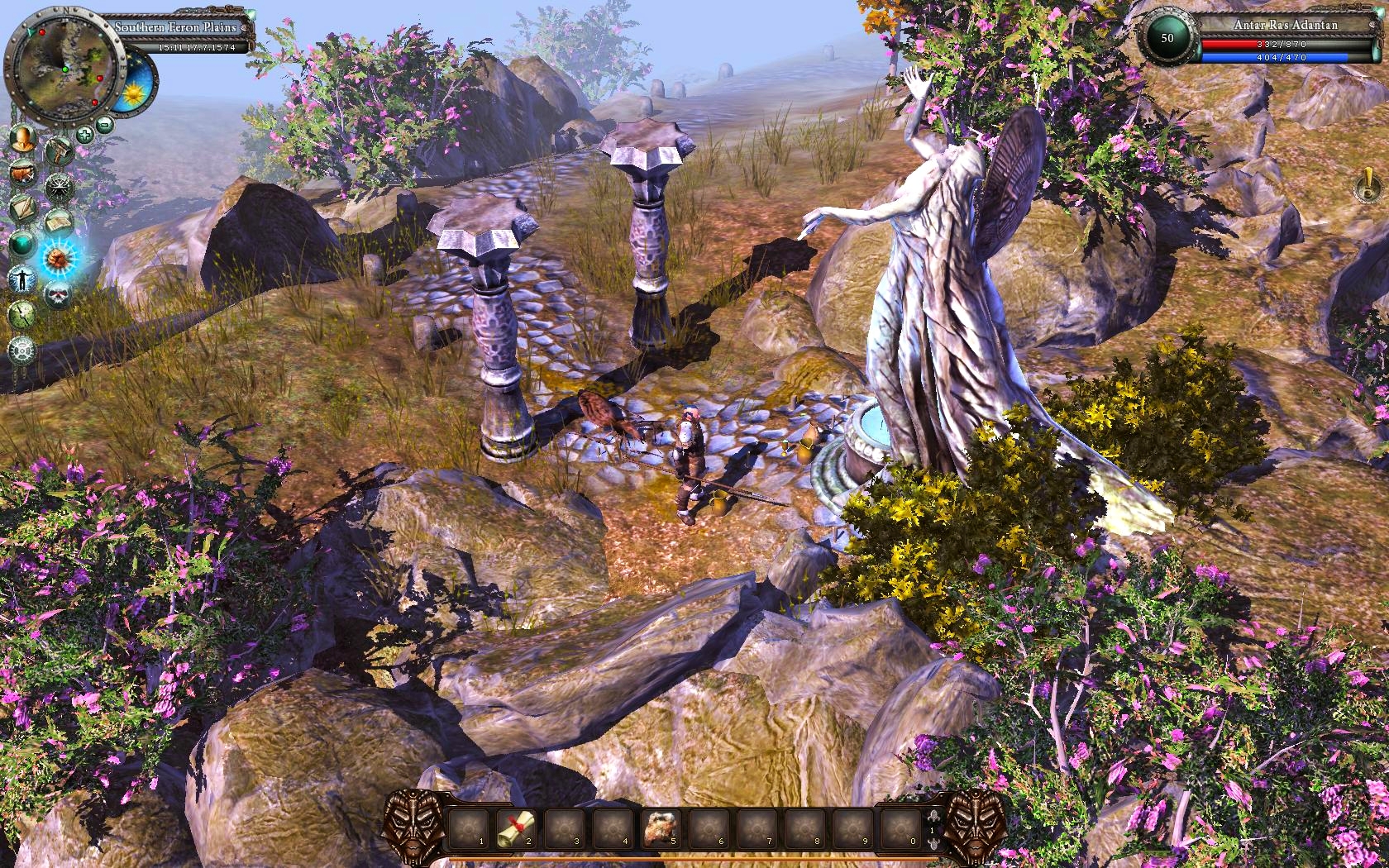Activate the glowing fist icon

tap(59, 259)
